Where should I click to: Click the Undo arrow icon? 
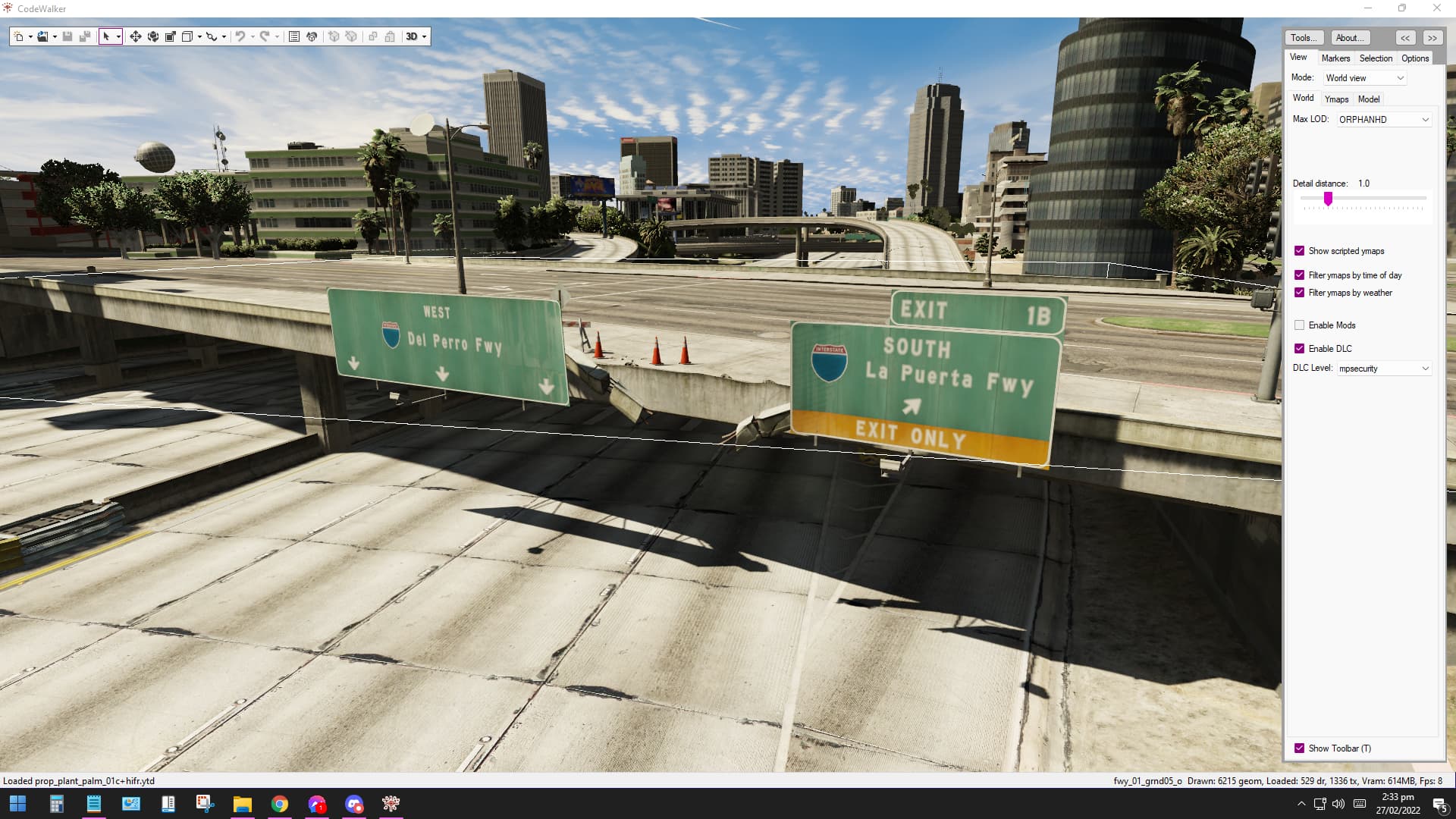[240, 36]
